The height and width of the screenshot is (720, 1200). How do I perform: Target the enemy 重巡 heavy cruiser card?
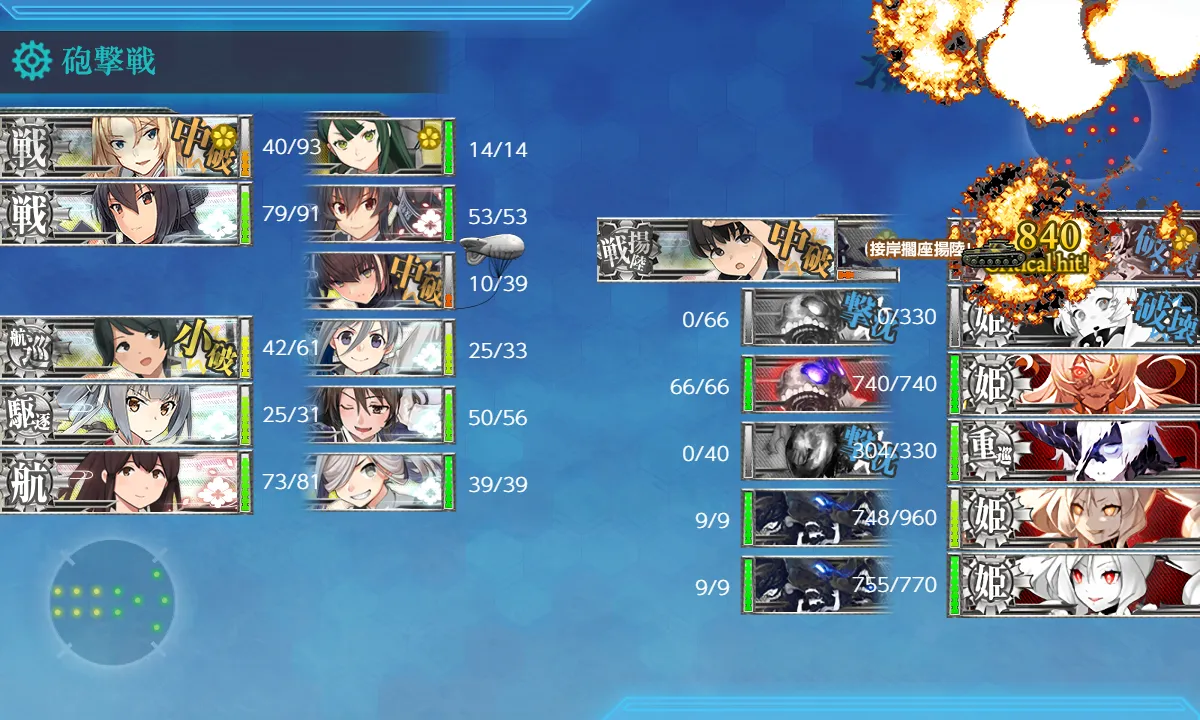click(x=1074, y=450)
